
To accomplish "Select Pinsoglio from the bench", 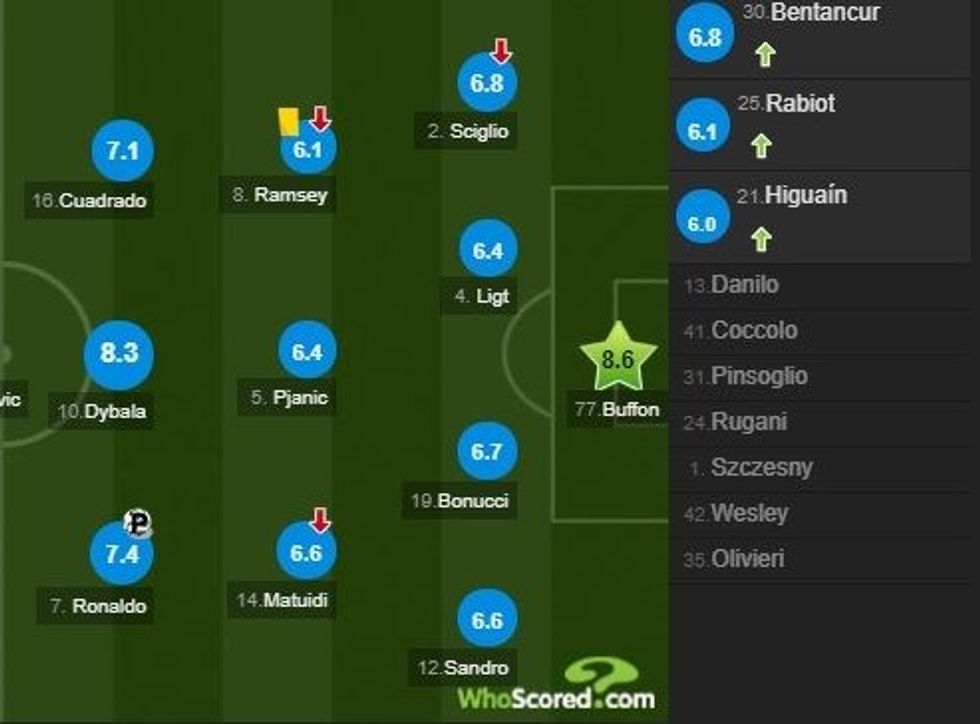I will click(759, 377).
